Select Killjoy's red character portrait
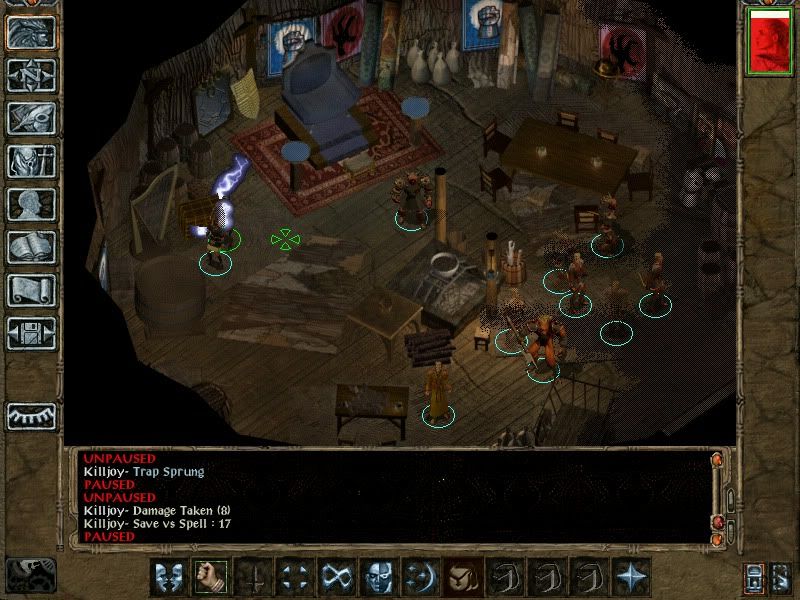The width and height of the screenshot is (800, 600). pos(768,43)
